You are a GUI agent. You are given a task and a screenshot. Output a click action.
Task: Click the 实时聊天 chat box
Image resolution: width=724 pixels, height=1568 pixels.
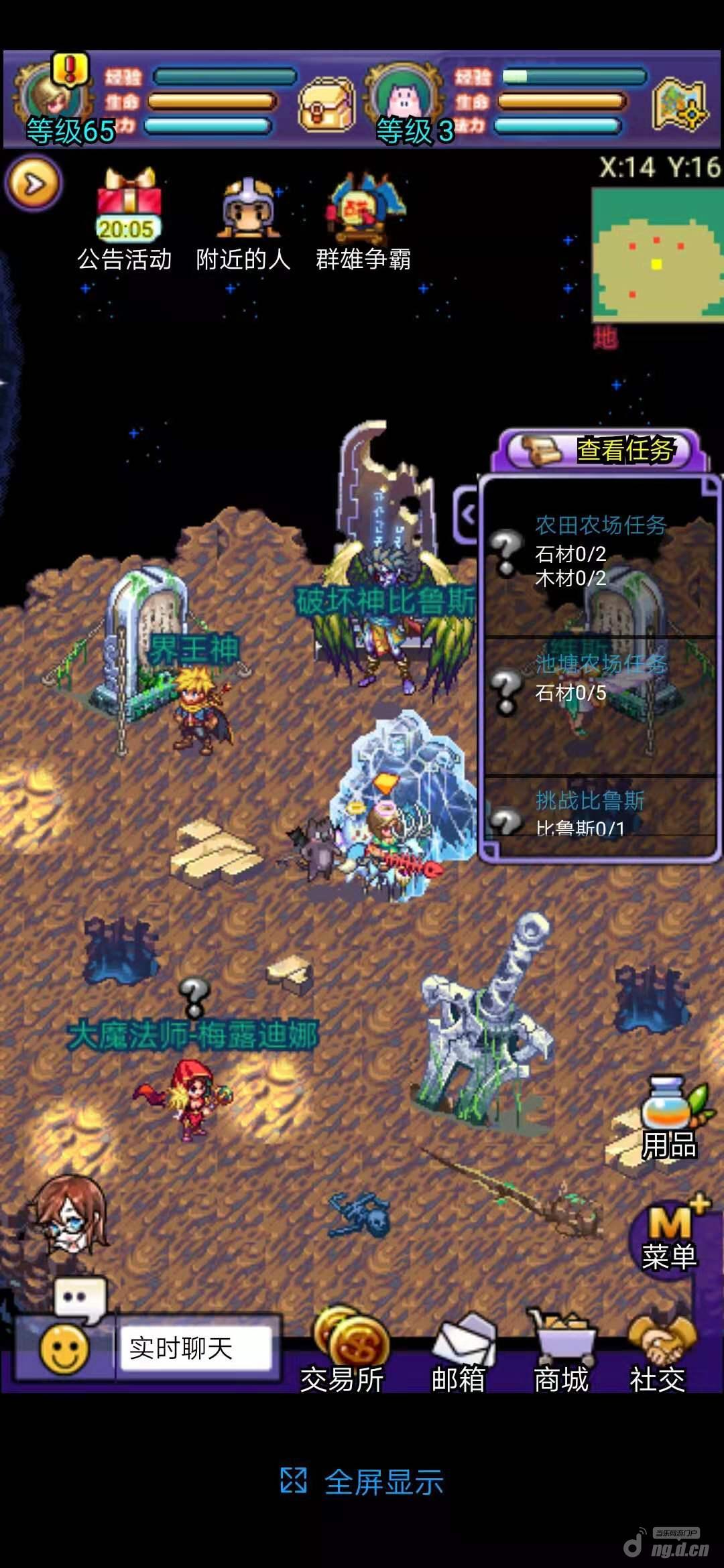196,1348
